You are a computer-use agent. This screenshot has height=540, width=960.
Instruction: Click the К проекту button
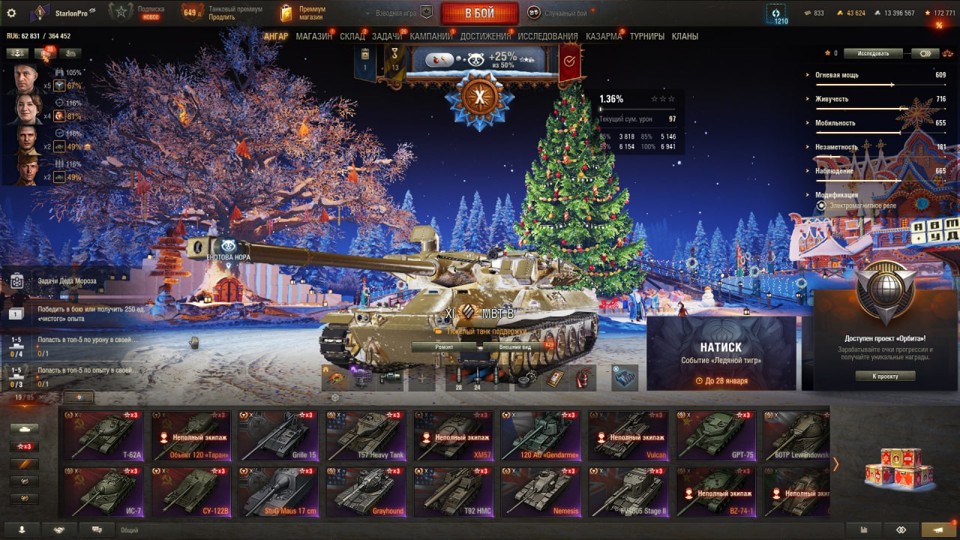[886, 376]
